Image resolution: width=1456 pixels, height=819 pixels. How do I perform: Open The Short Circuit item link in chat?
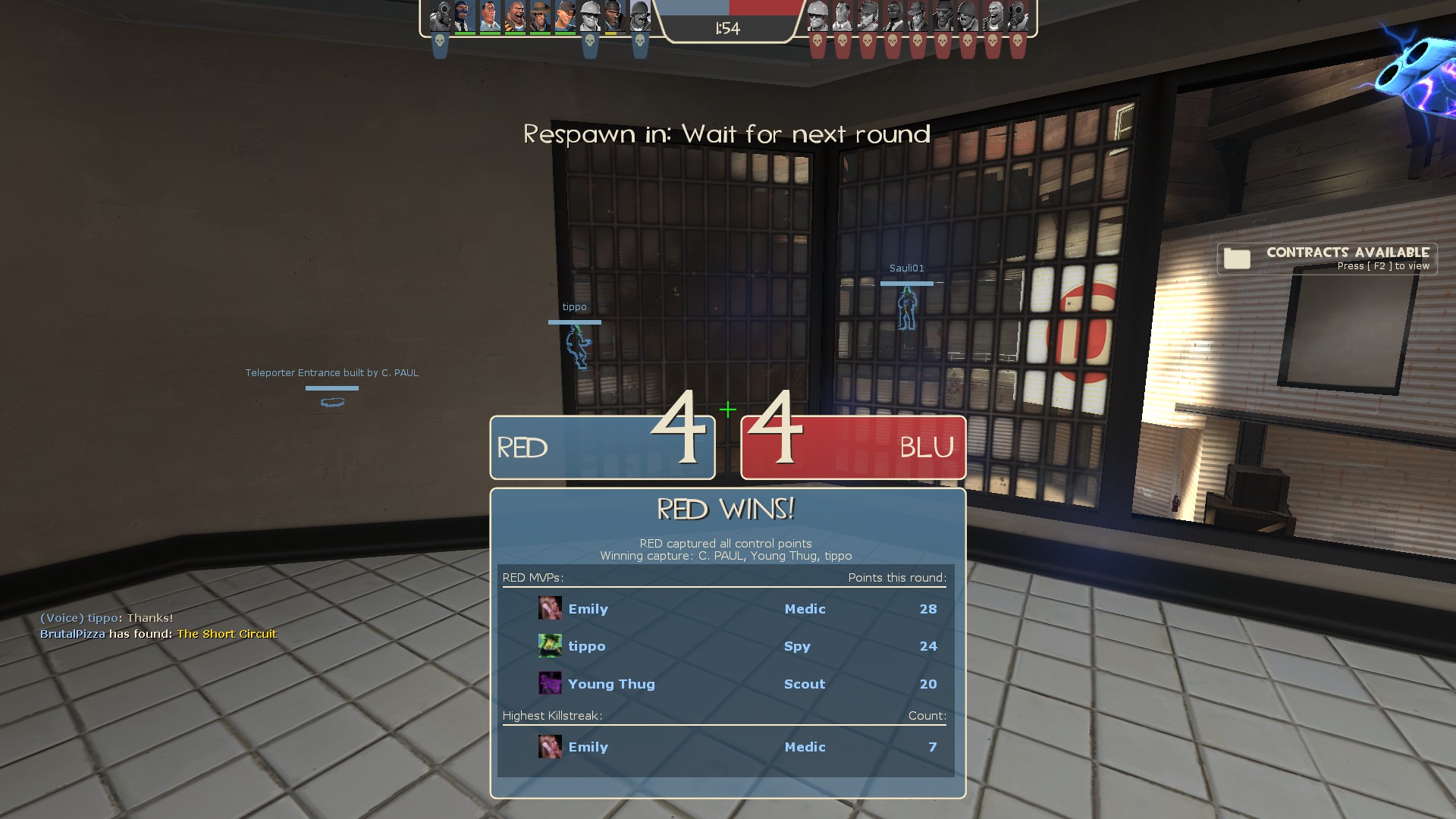point(227,634)
